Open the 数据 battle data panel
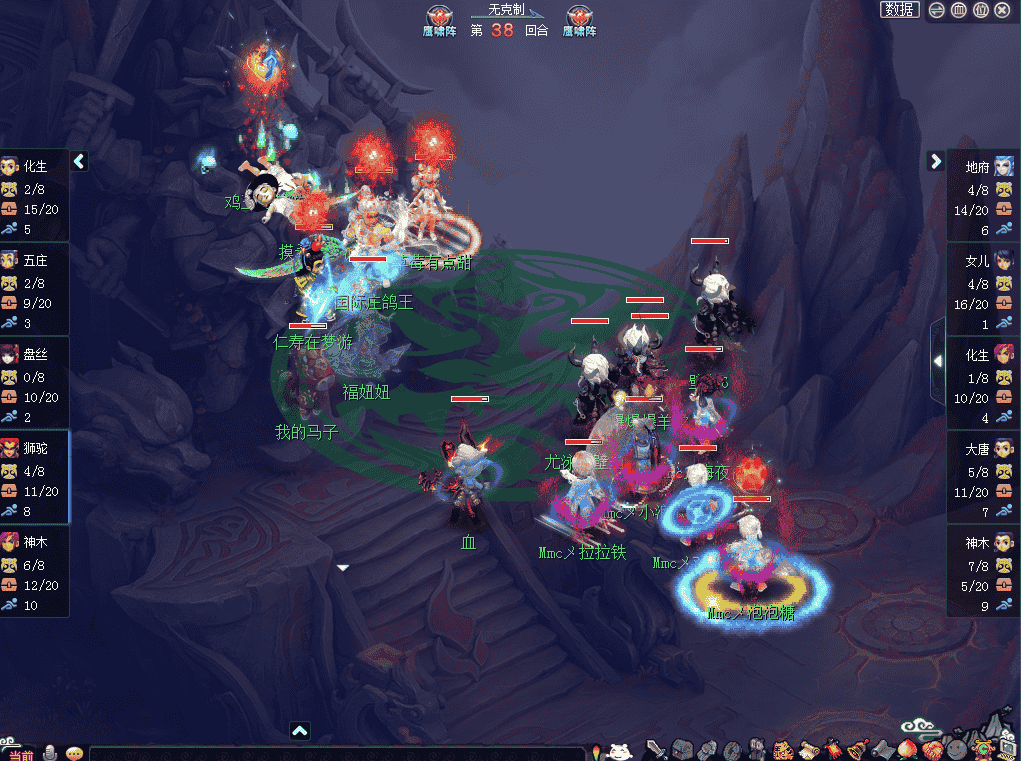1021x761 pixels. click(899, 10)
